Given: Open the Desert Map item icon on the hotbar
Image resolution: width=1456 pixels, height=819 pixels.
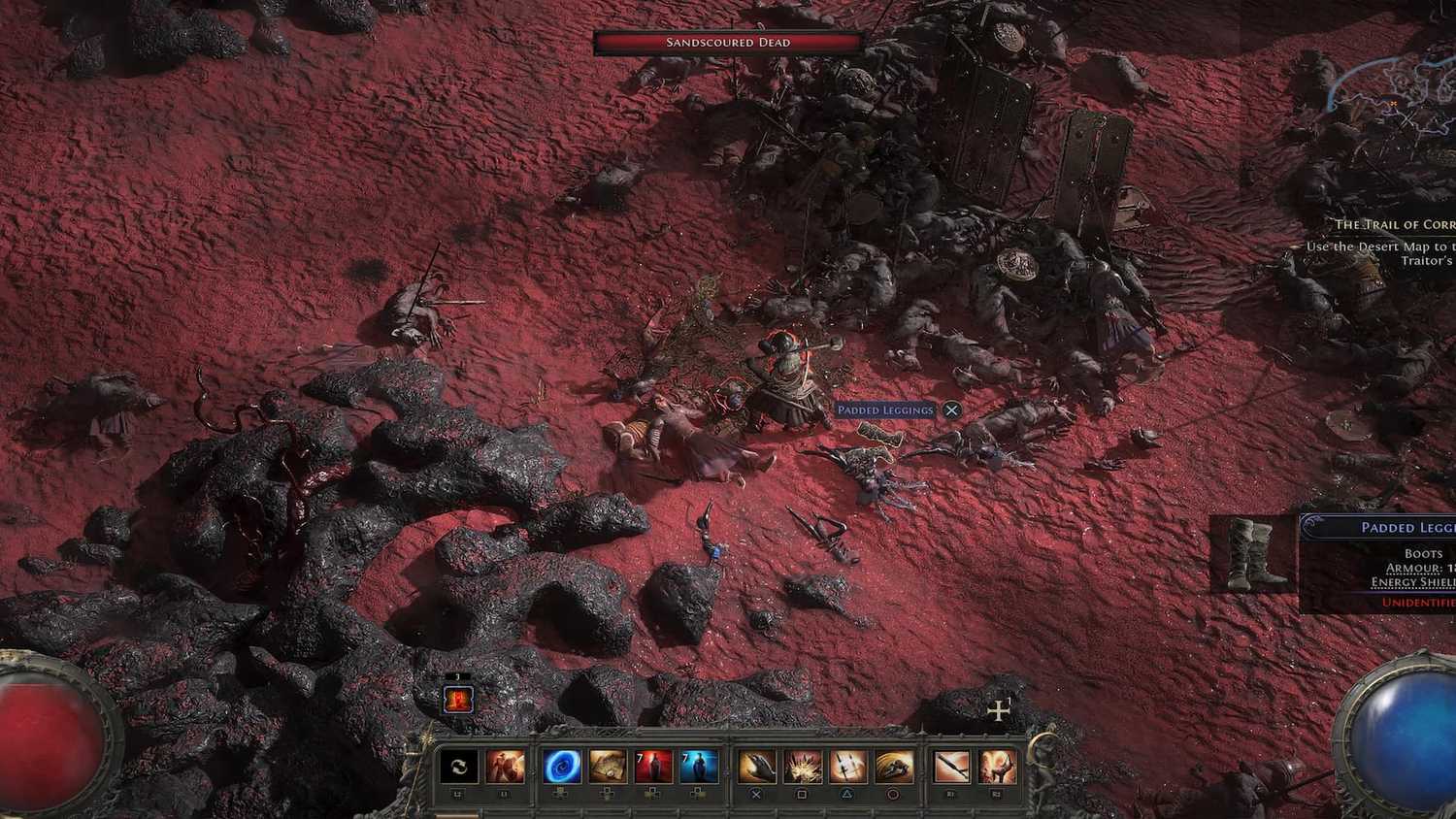Looking at the screenshot, I should tap(610, 768).
